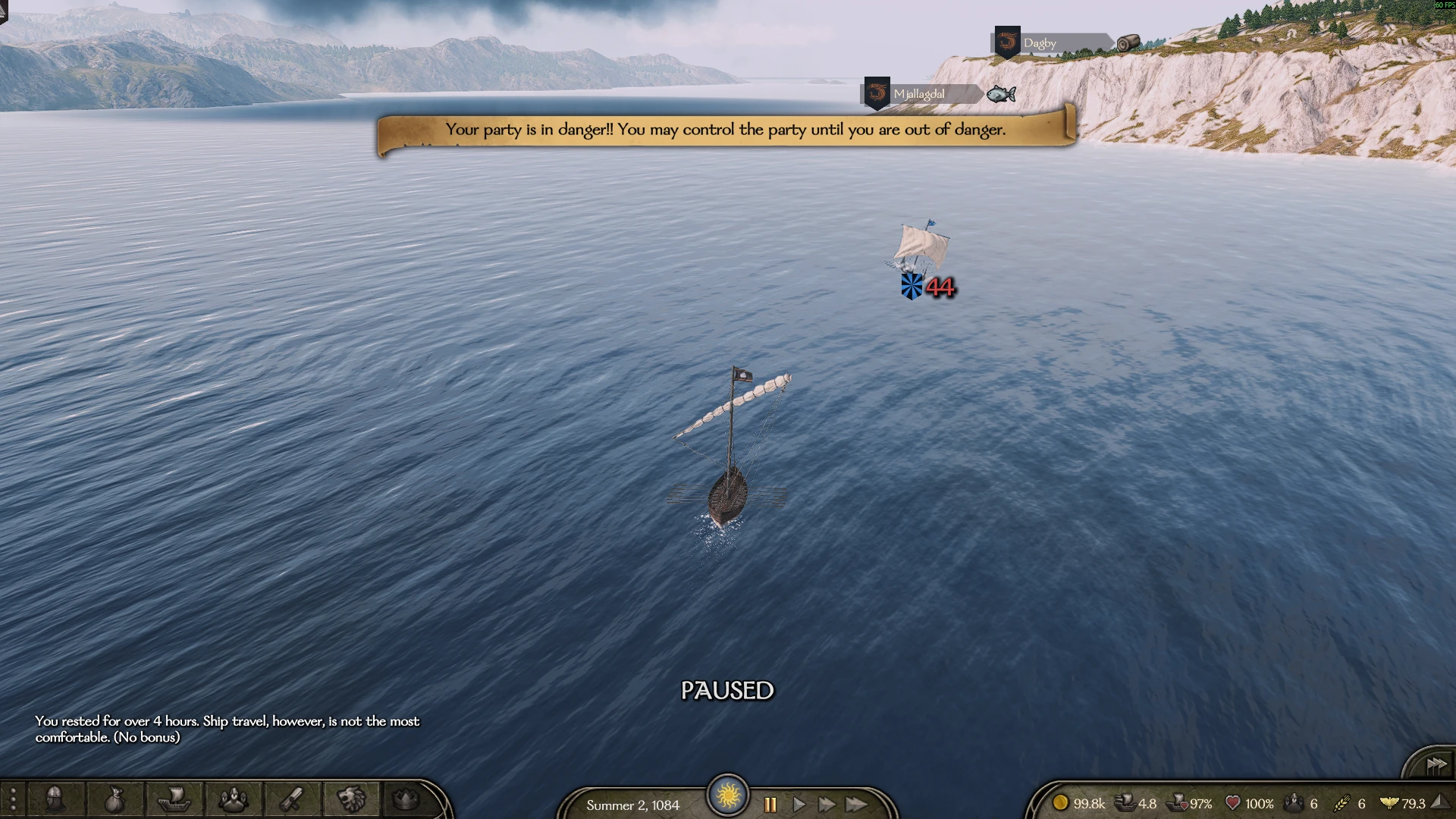The width and height of the screenshot is (1456, 819).
Task: Click the fast-forward arrows corner button
Action: [x=1436, y=765]
